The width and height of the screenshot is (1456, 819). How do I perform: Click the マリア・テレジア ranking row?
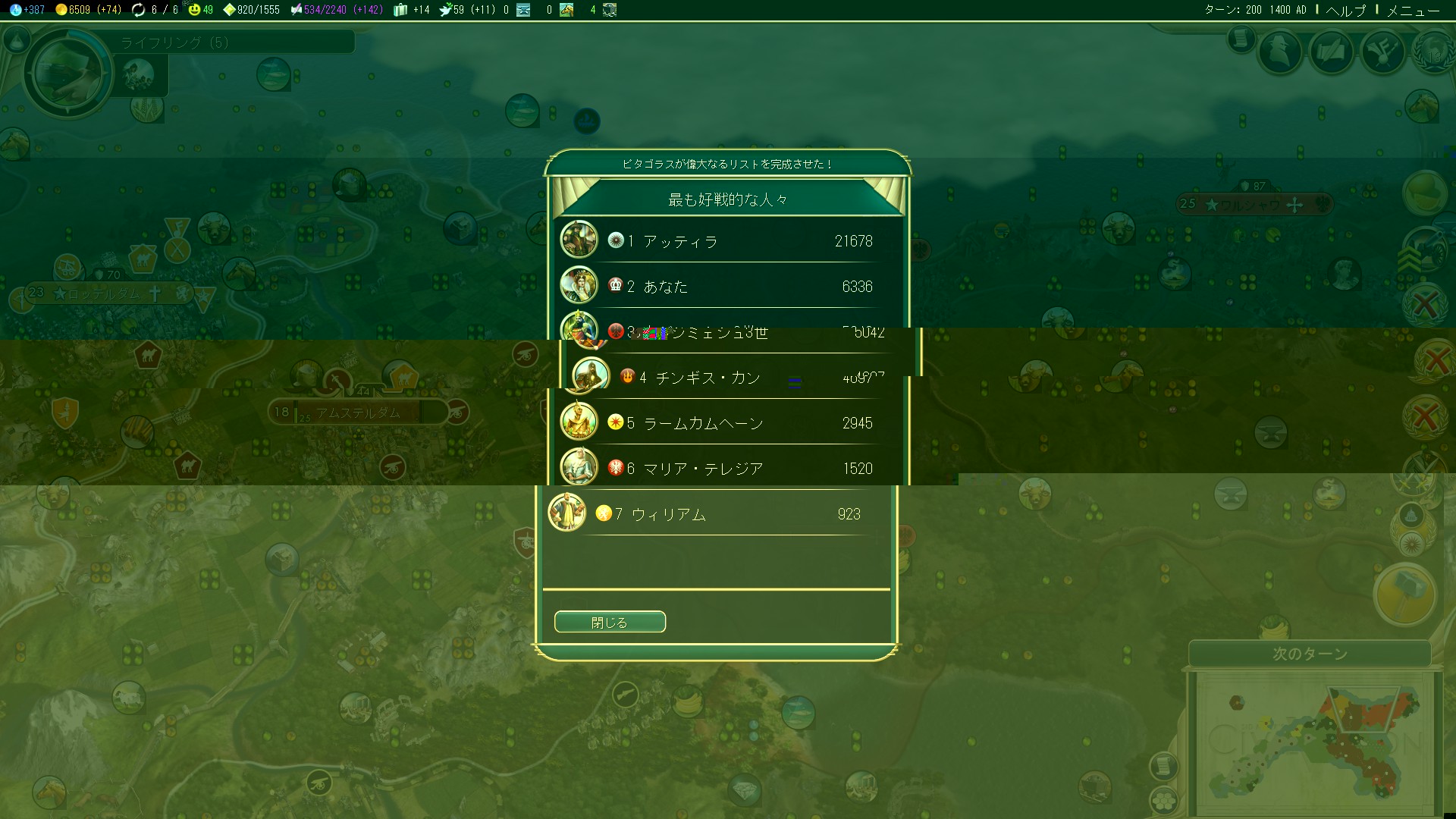pyautogui.click(x=728, y=469)
